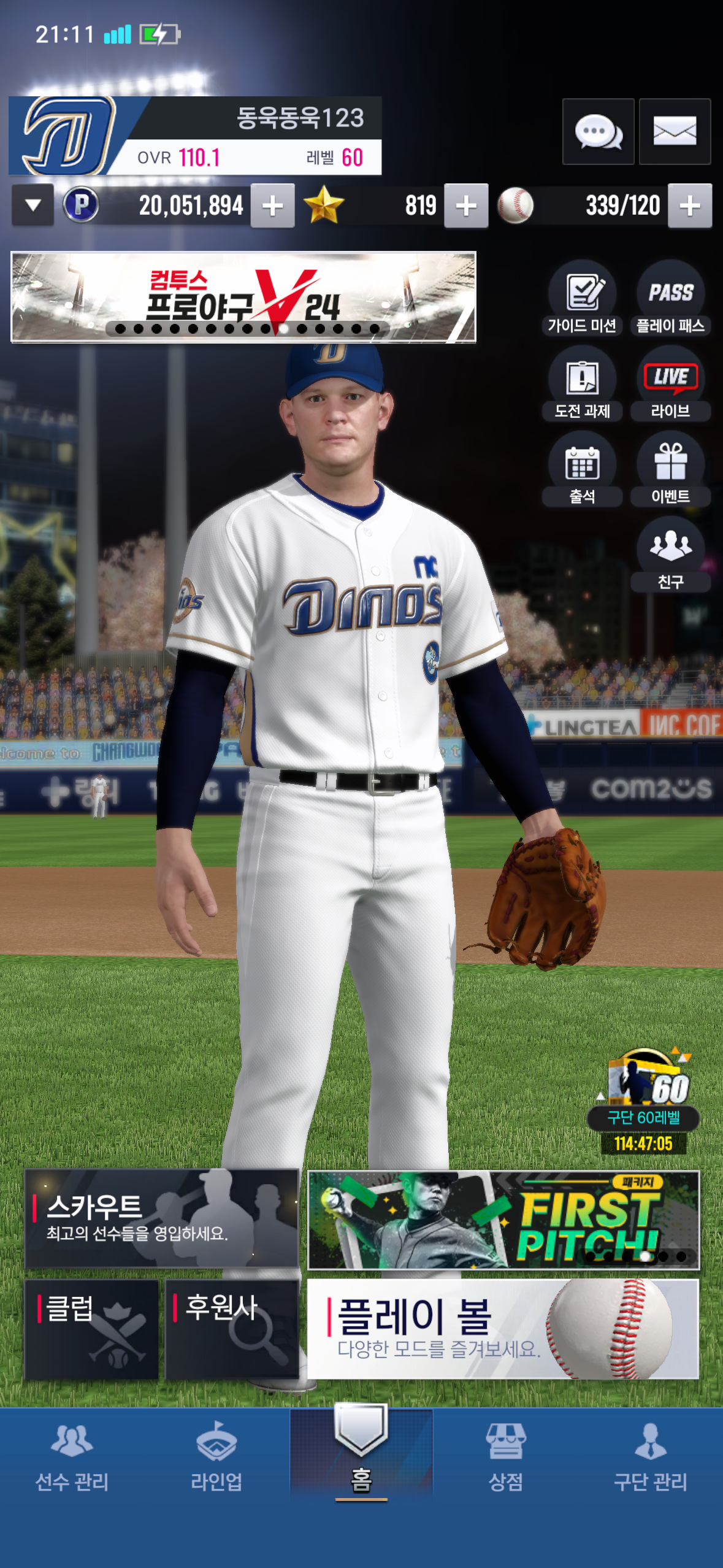Open the chat speech bubble icon

pyautogui.click(x=598, y=131)
